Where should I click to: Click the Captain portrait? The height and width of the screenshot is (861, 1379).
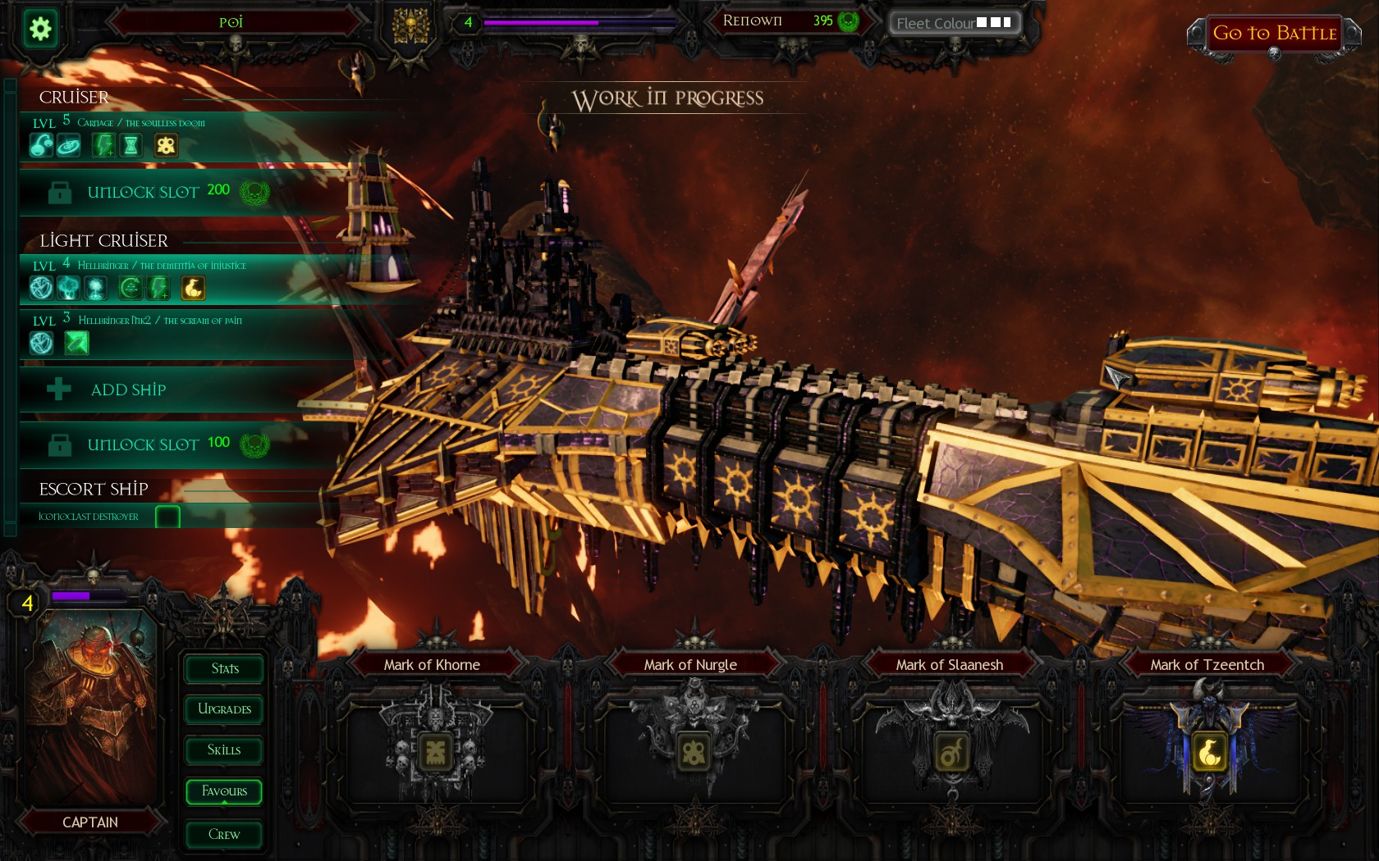click(x=91, y=705)
